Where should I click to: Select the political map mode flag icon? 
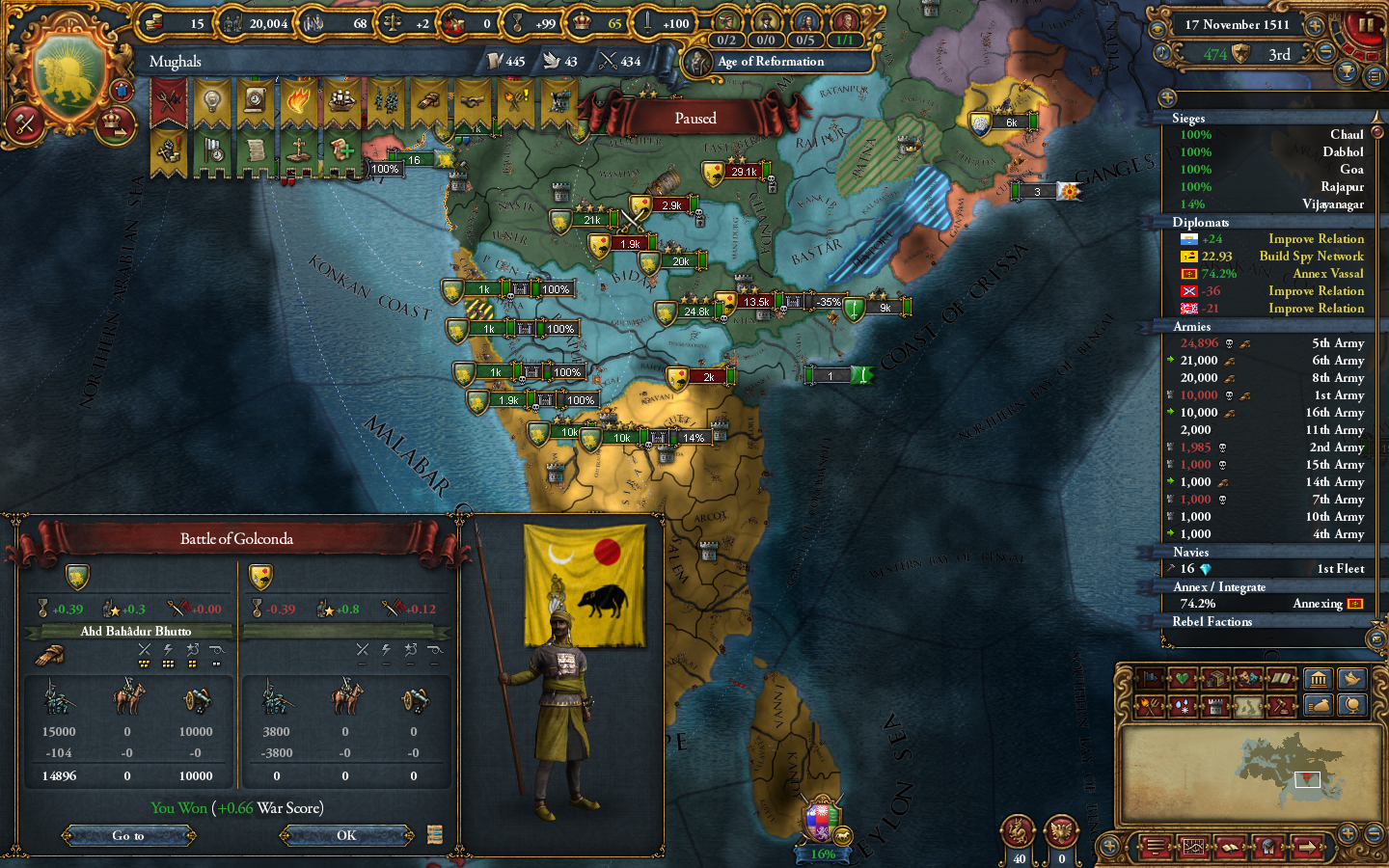(x=1149, y=679)
